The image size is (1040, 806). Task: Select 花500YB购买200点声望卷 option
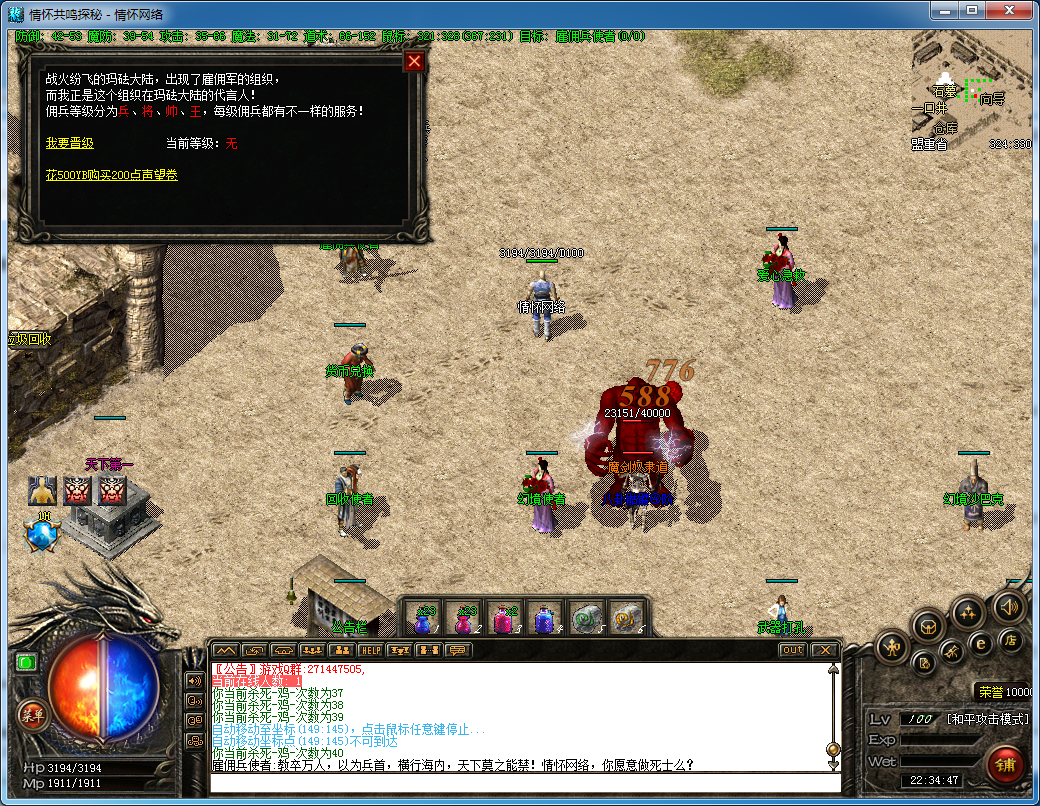(x=112, y=175)
